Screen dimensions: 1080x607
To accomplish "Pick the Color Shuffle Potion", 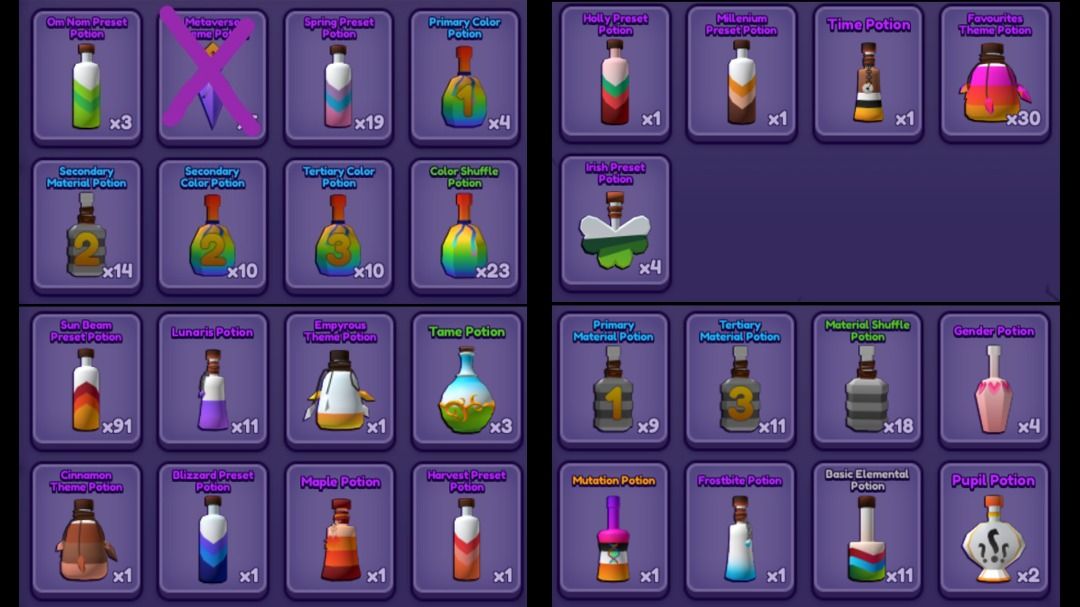I will pyautogui.click(x=465, y=228).
